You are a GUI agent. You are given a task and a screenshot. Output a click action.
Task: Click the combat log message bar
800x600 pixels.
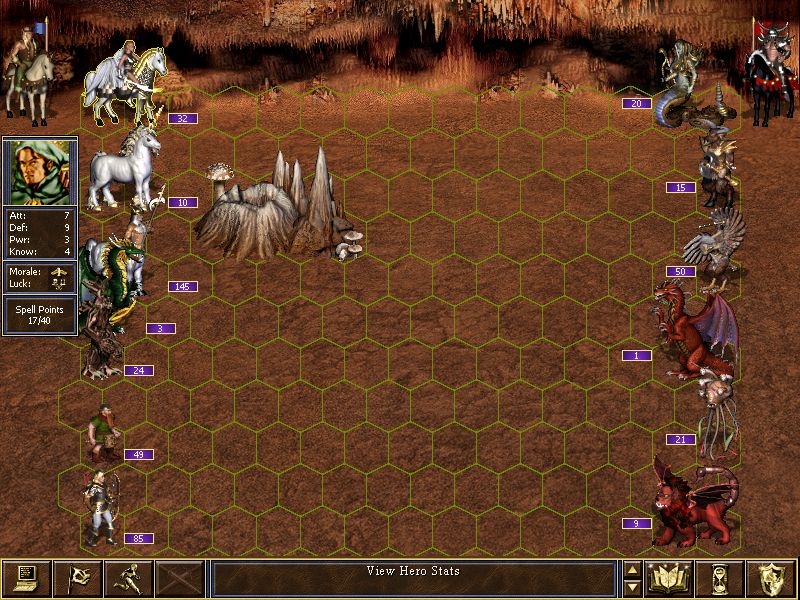tap(415, 579)
